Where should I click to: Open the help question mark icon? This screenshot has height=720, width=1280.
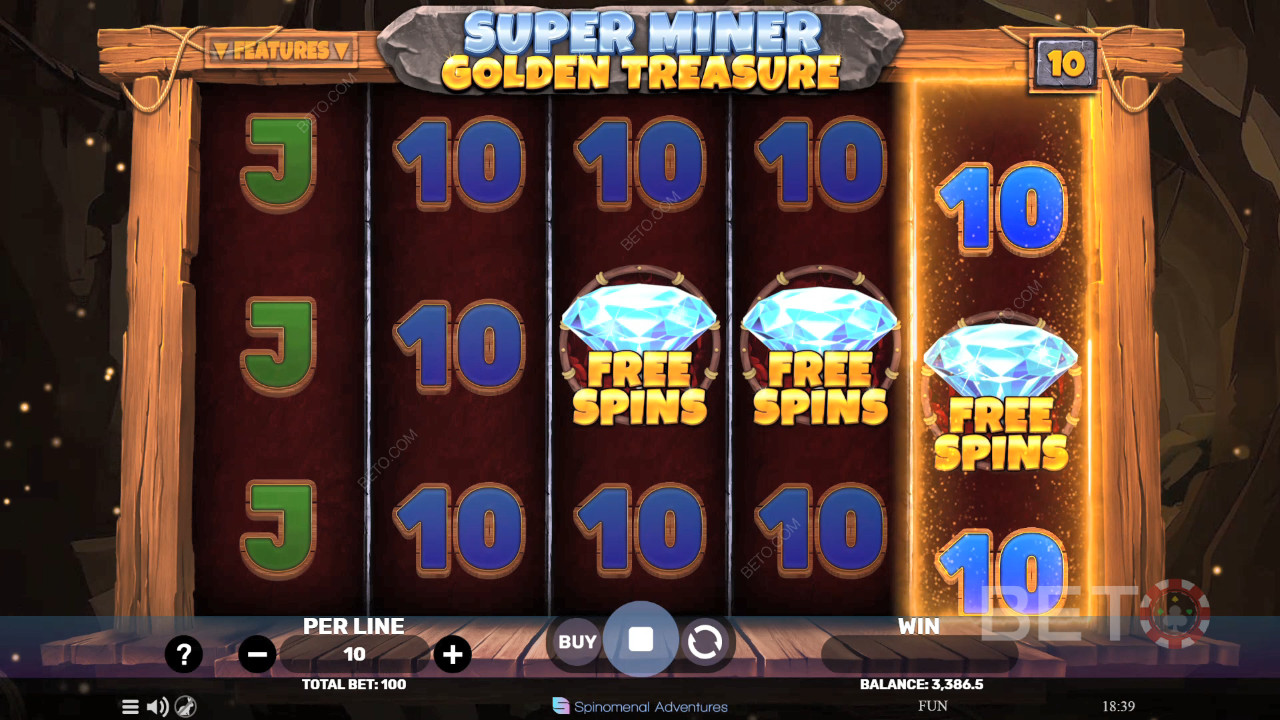click(x=184, y=654)
